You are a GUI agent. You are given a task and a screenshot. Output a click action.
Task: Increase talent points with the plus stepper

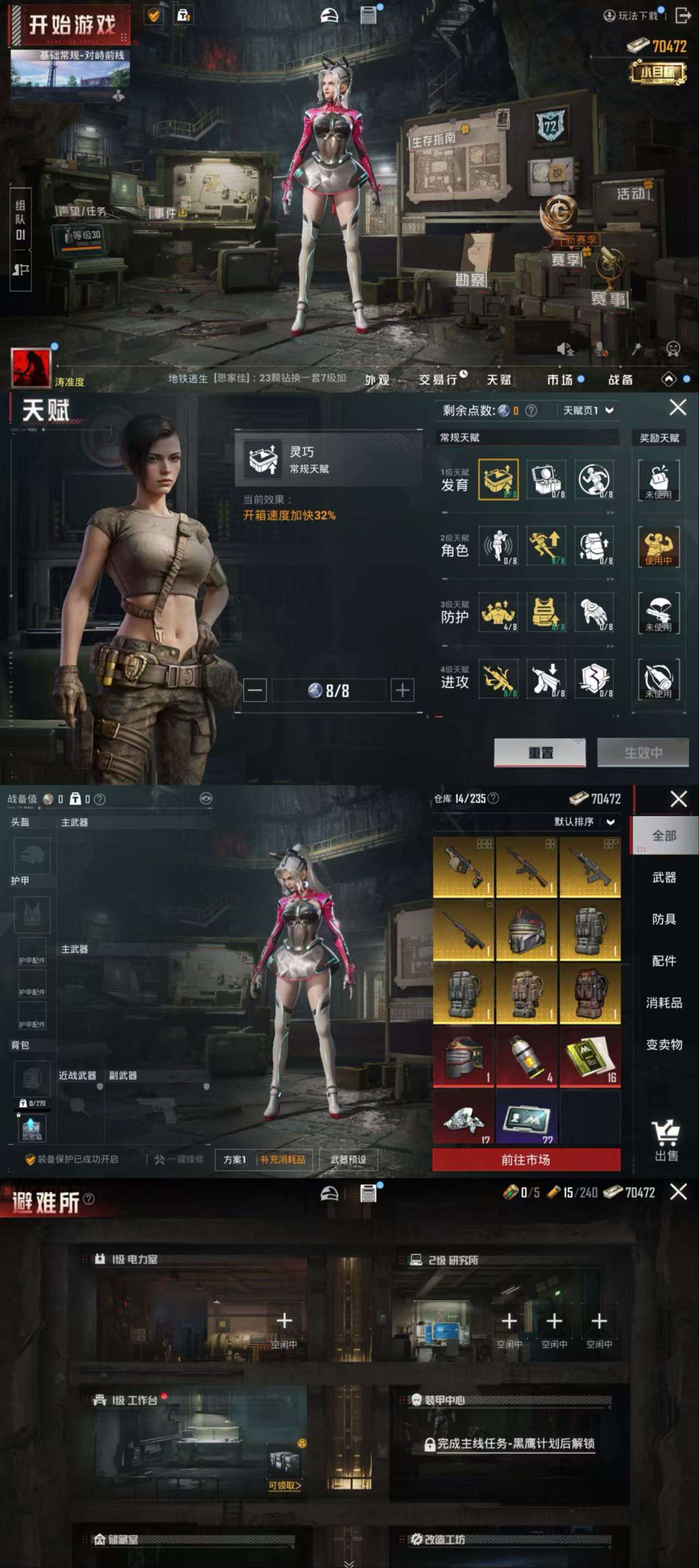[x=402, y=690]
